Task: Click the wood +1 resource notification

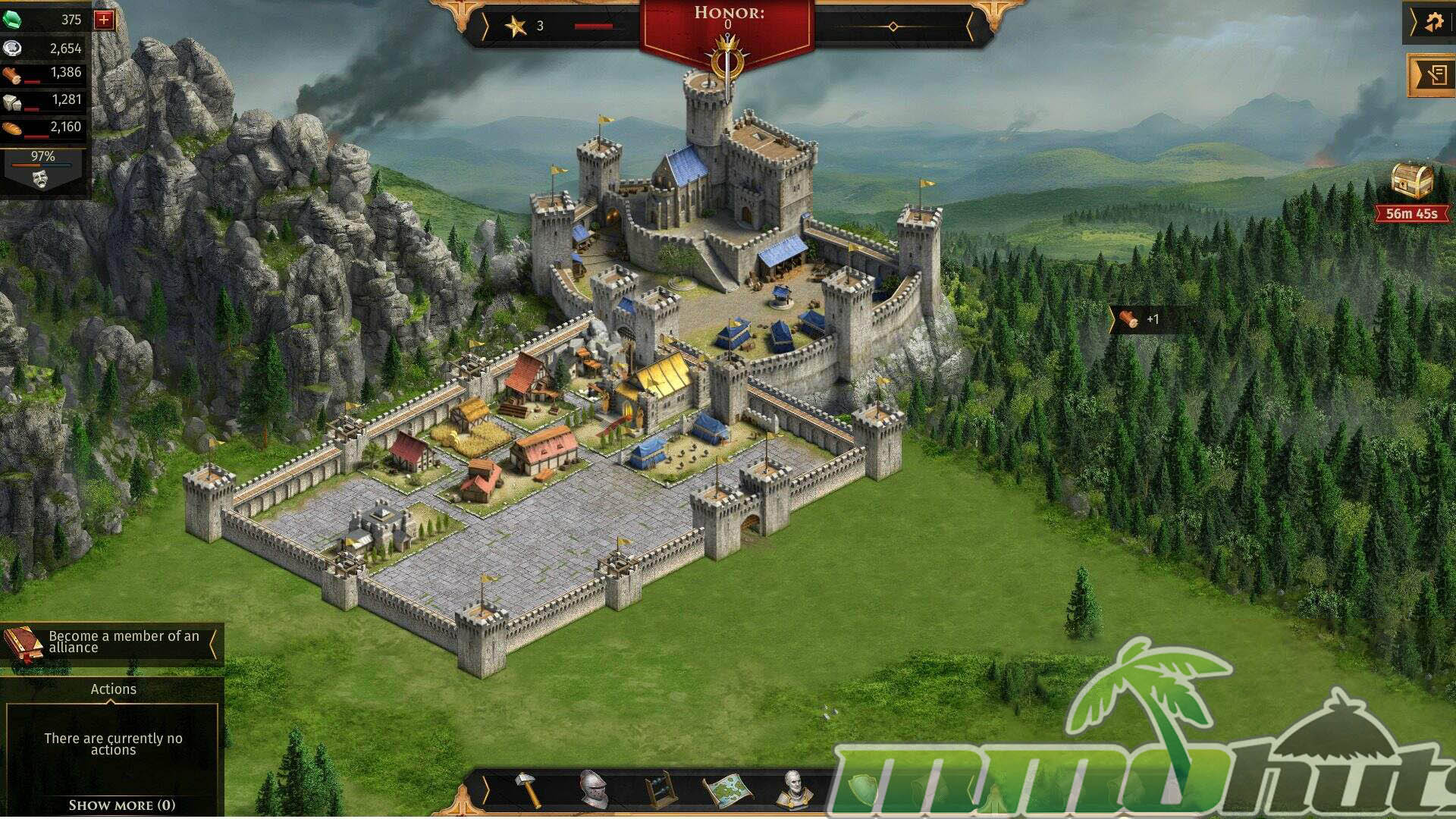Action: point(1140,319)
